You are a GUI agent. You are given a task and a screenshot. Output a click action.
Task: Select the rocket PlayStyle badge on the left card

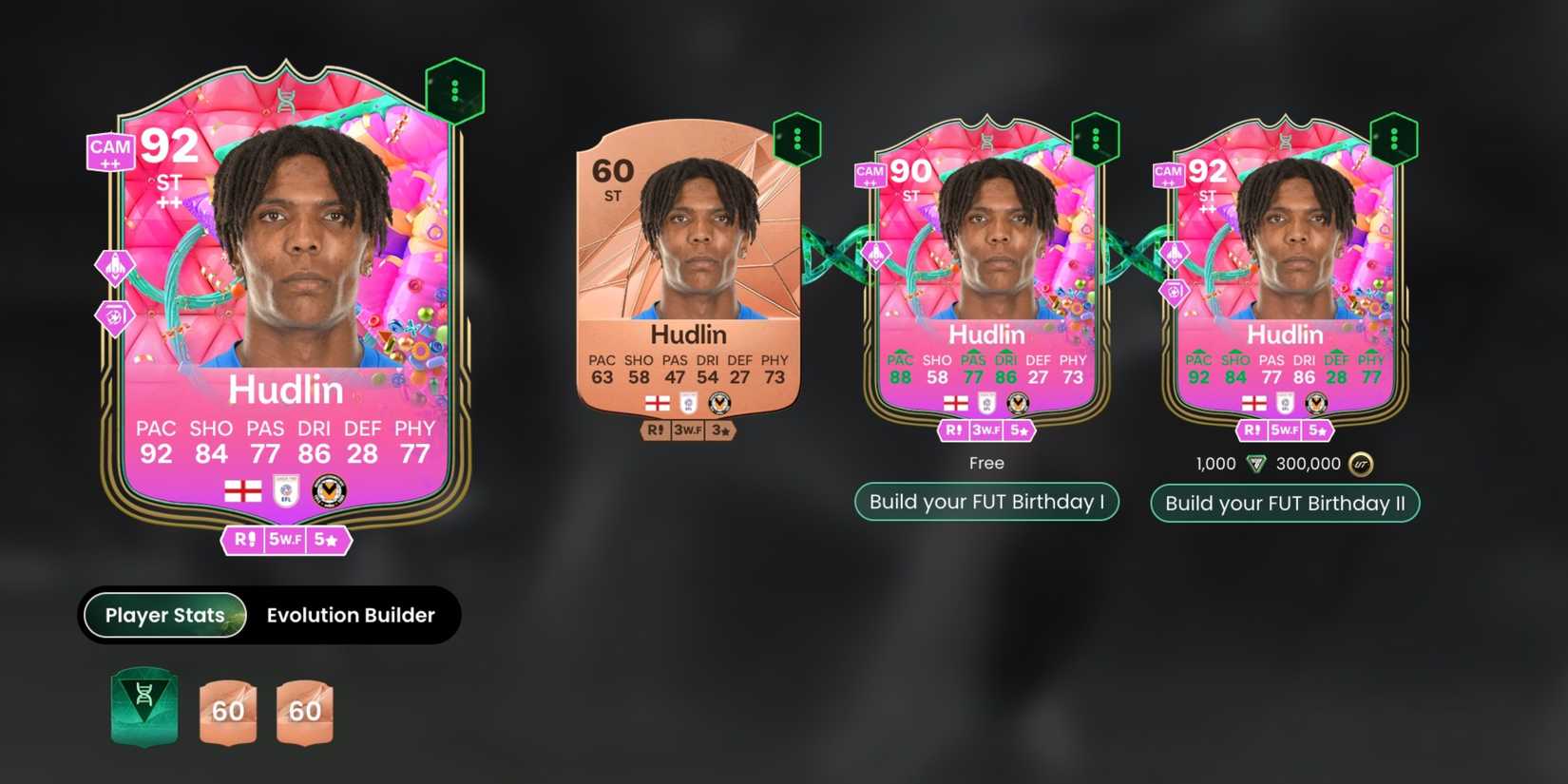coord(114,267)
